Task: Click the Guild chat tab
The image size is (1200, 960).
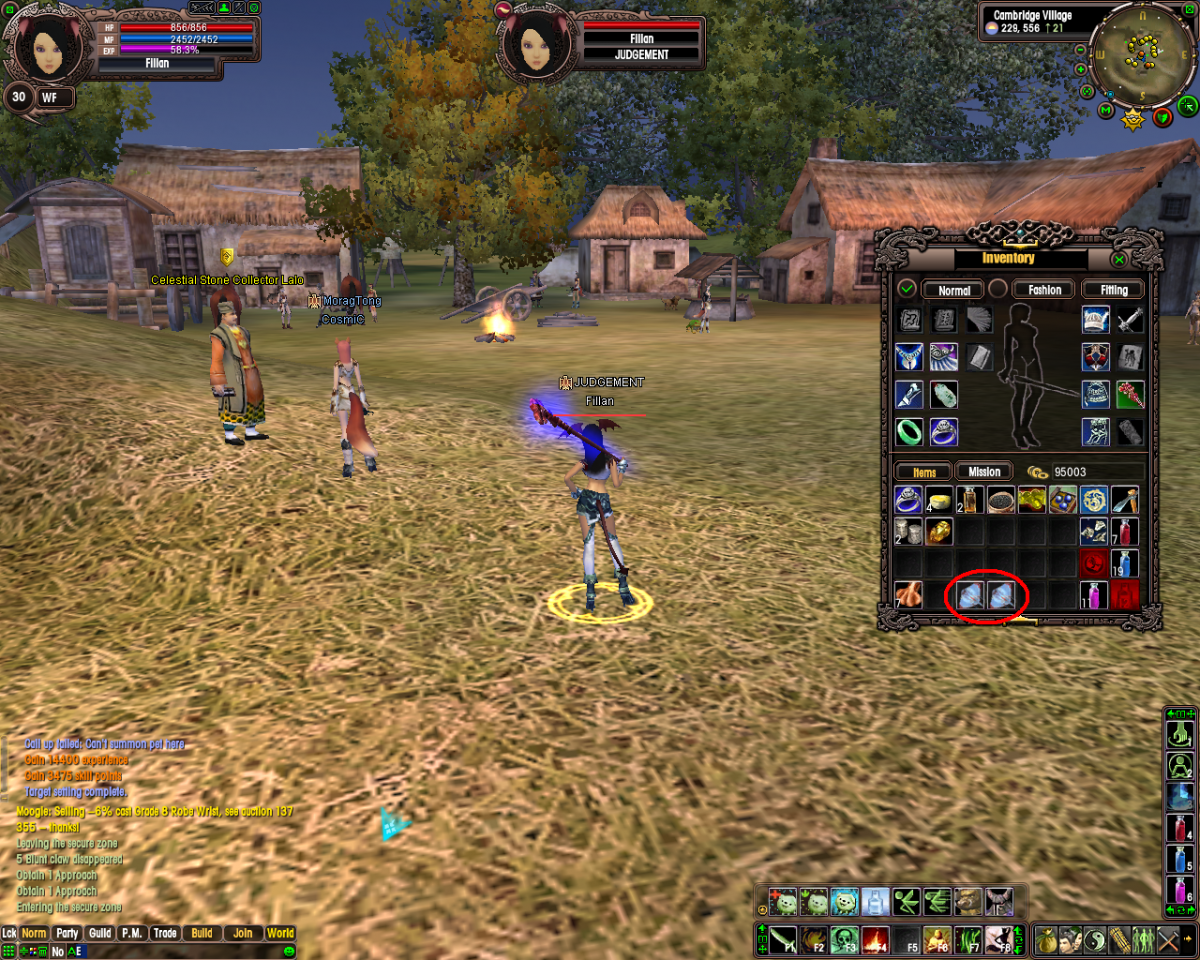Action: [x=100, y=933]
